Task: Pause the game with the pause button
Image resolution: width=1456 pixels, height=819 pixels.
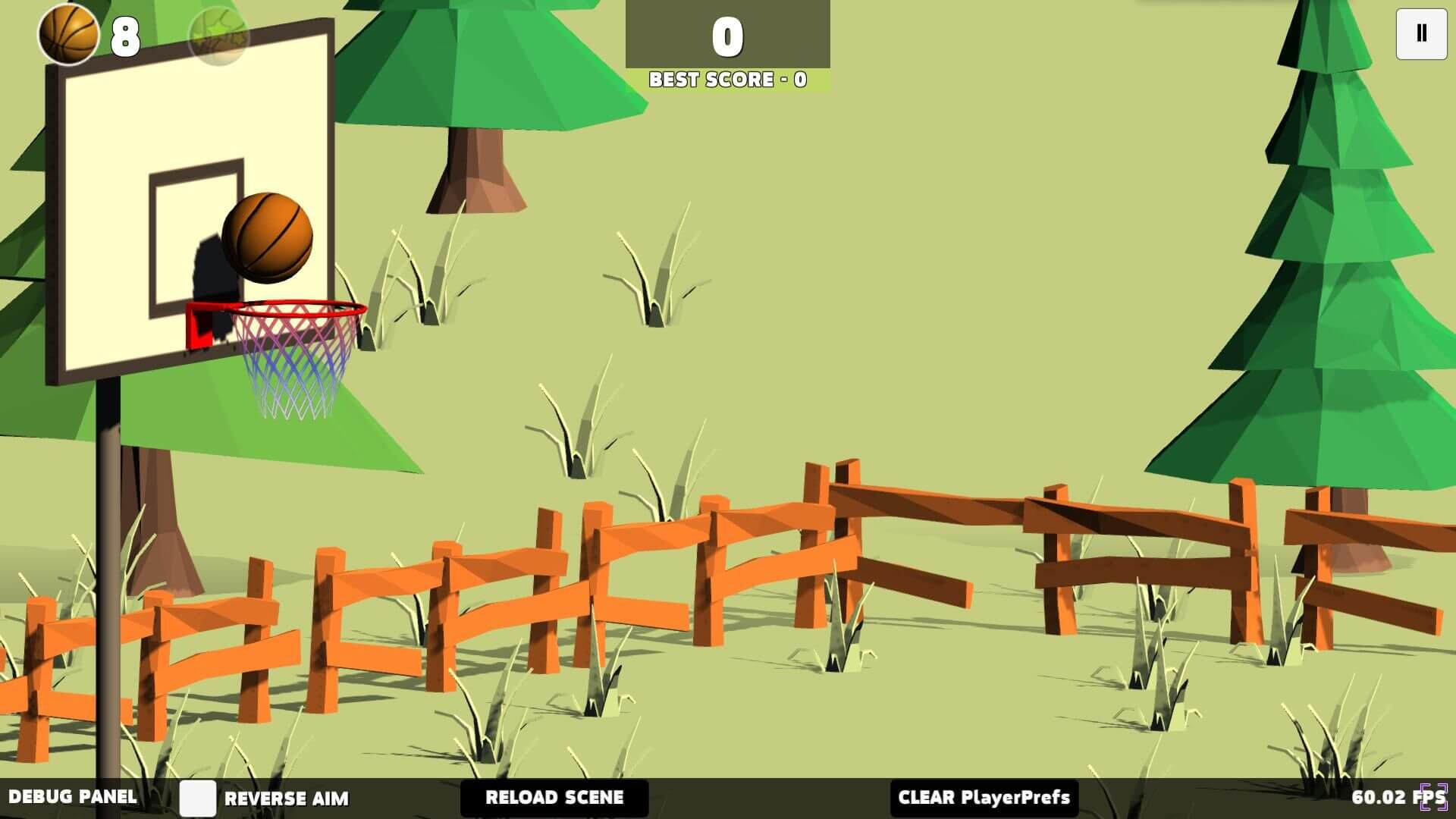Action: (x=1421, y=33)
